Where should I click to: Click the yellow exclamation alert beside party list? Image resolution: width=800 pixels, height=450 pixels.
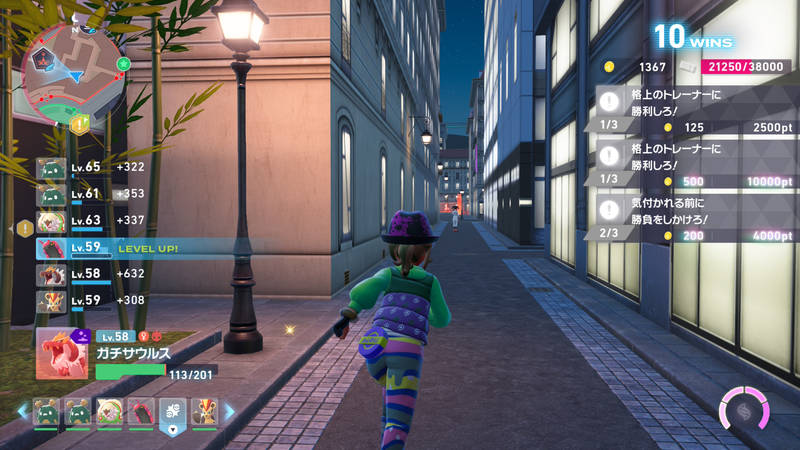[24, 228]
